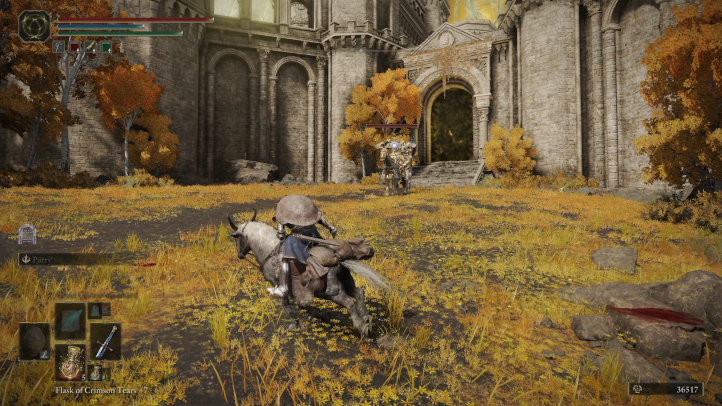Click the stone gravestone marker icon
Screen dimensions: 722x406
point(27,234)
